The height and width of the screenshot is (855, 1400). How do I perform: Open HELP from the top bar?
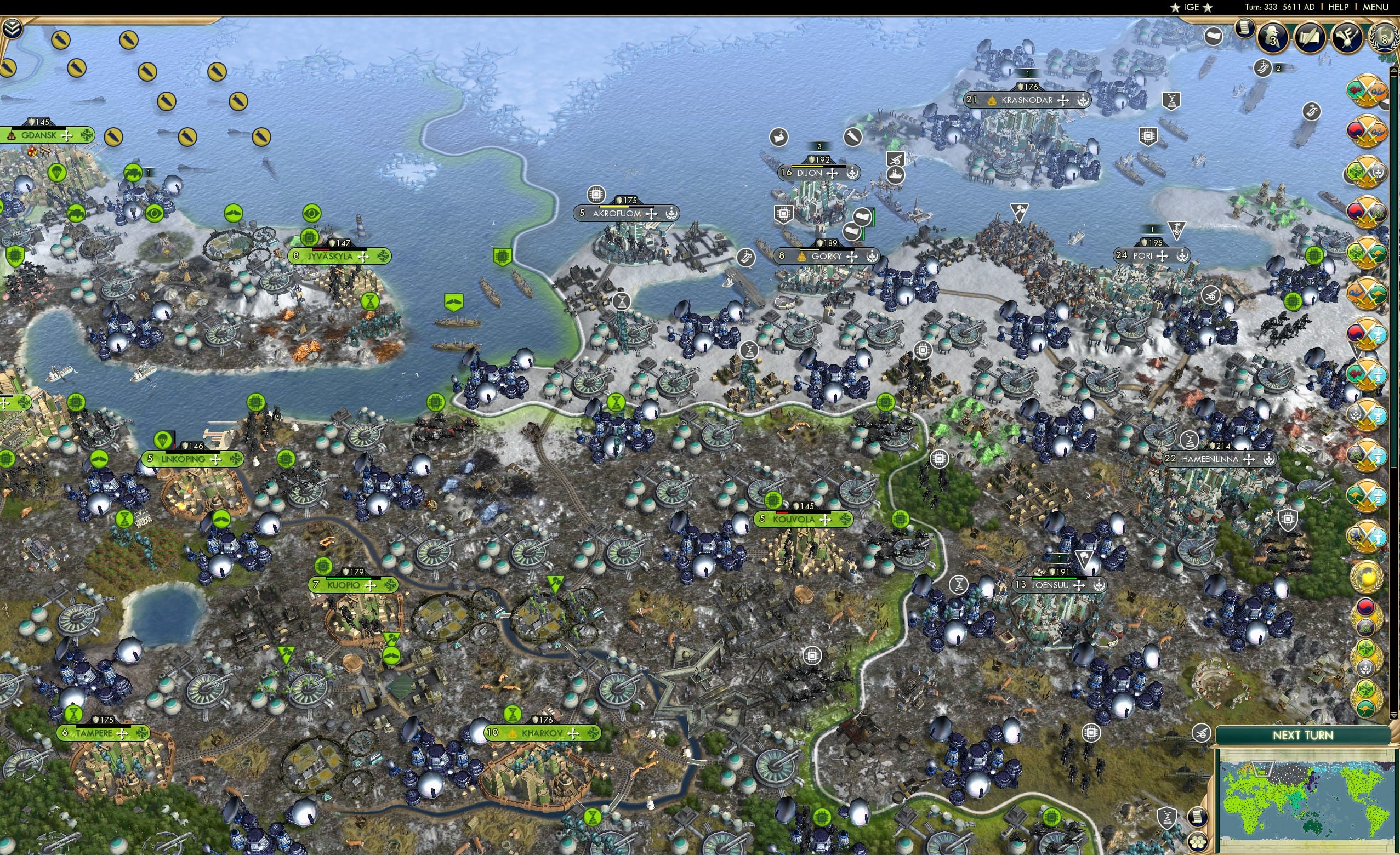(1339, 7)
